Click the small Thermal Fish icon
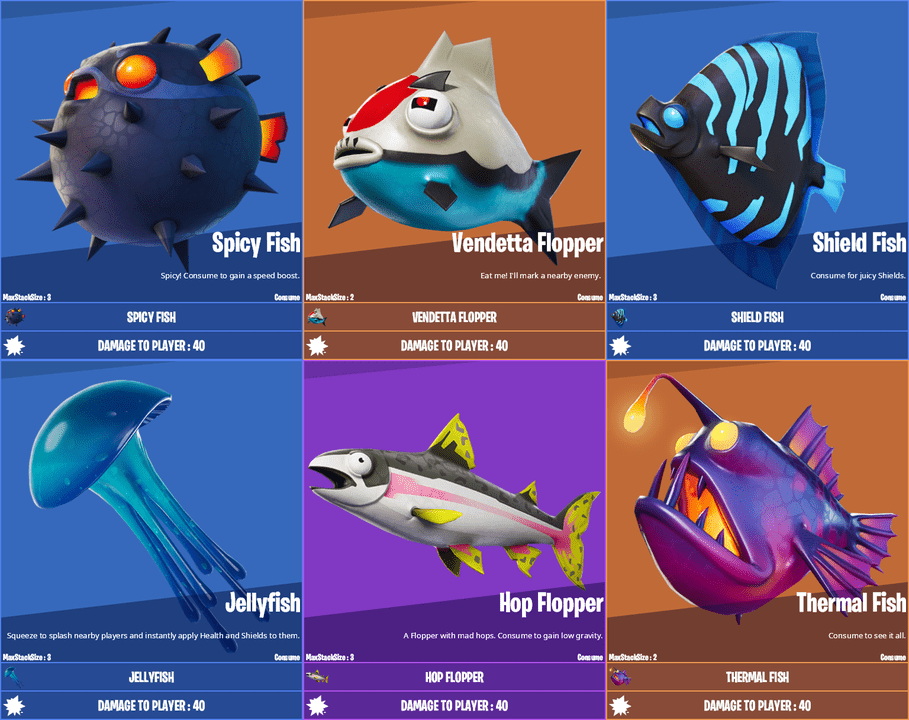909x720 pixels. 621,677
